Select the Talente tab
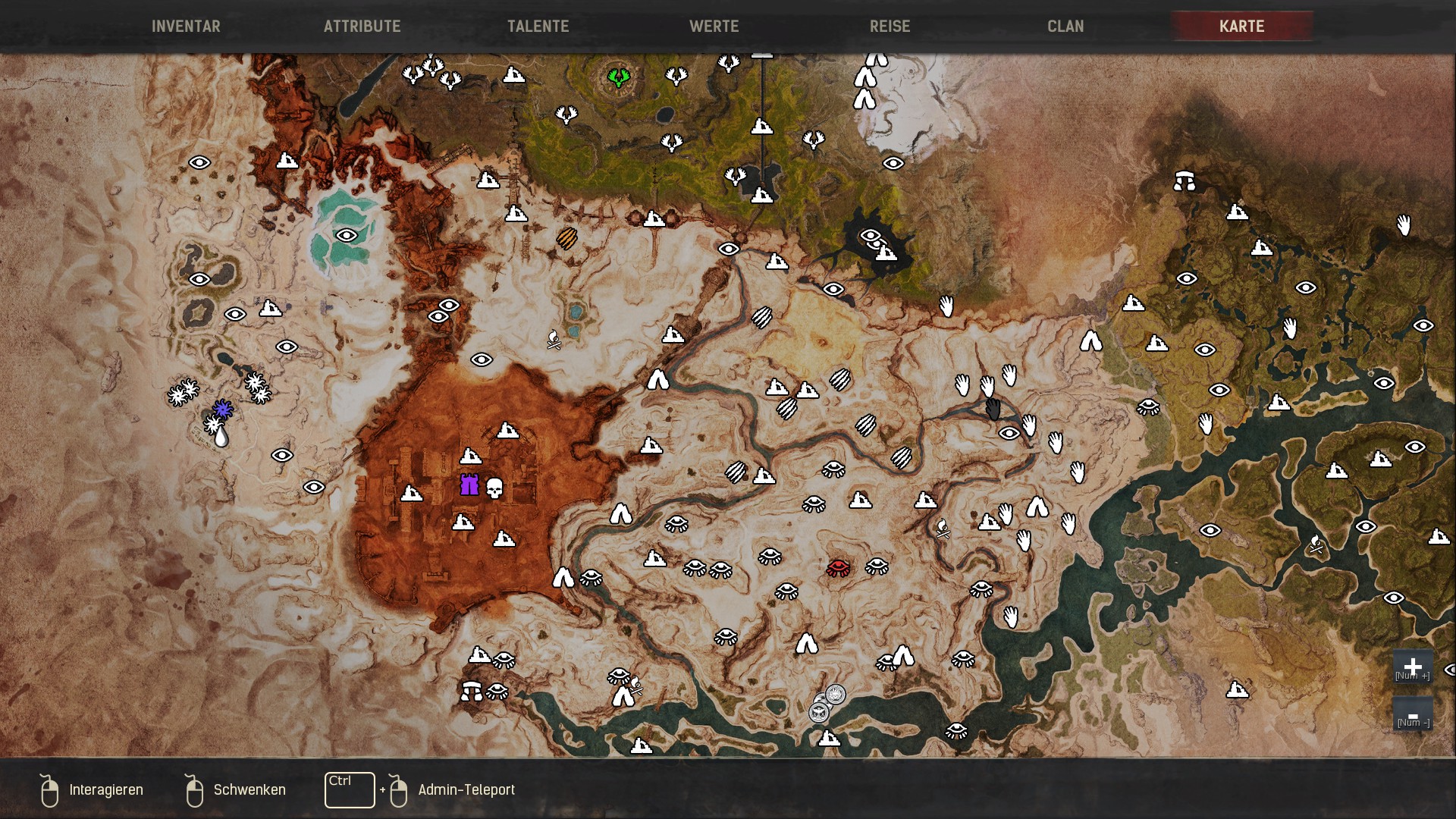1456x819 pixels. tap(538, 26)
